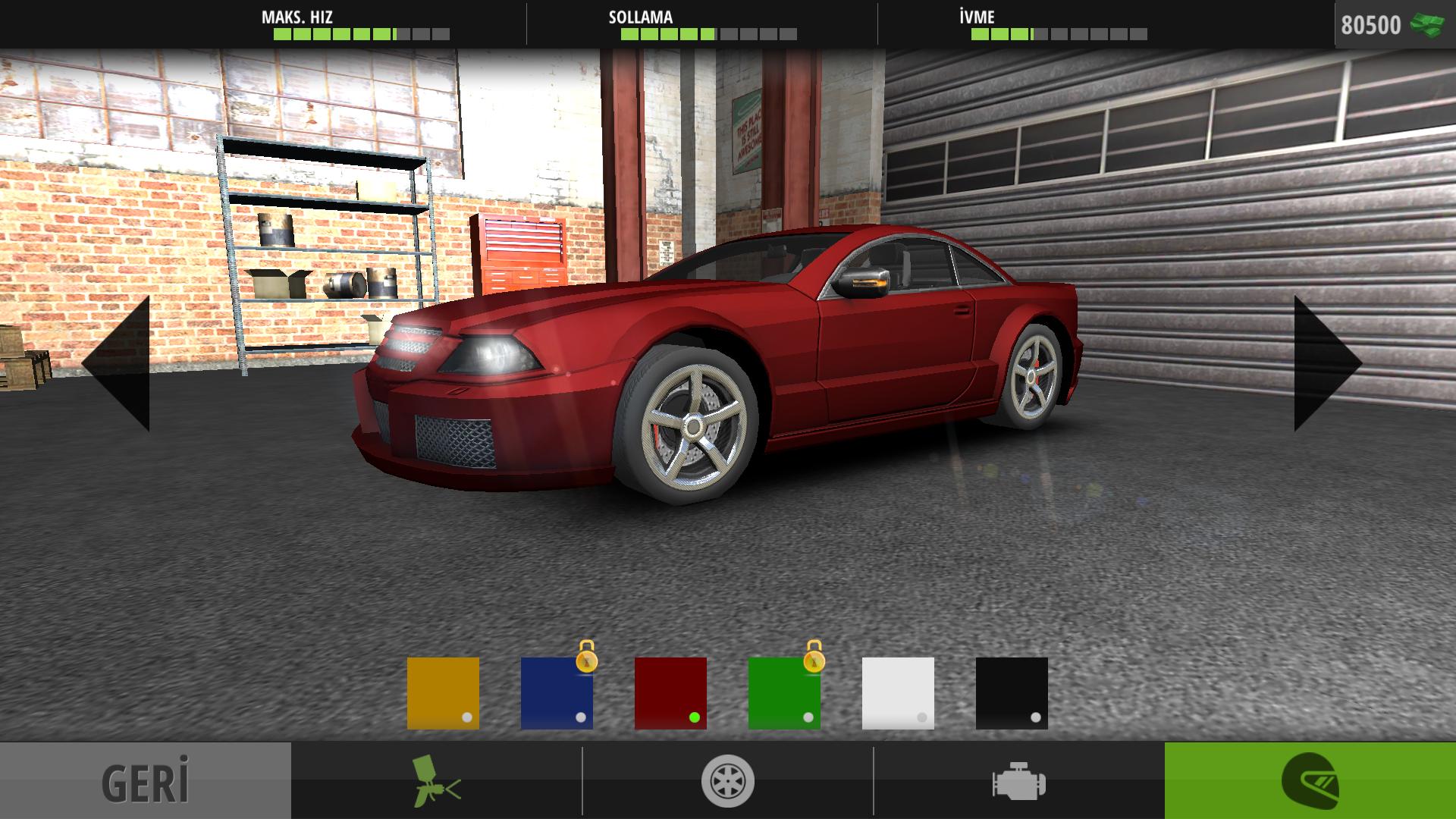This screenshot has height=819, width=1456.
Task: Click the padlock on the blue paint swatch
Action: tap(588, 661)
